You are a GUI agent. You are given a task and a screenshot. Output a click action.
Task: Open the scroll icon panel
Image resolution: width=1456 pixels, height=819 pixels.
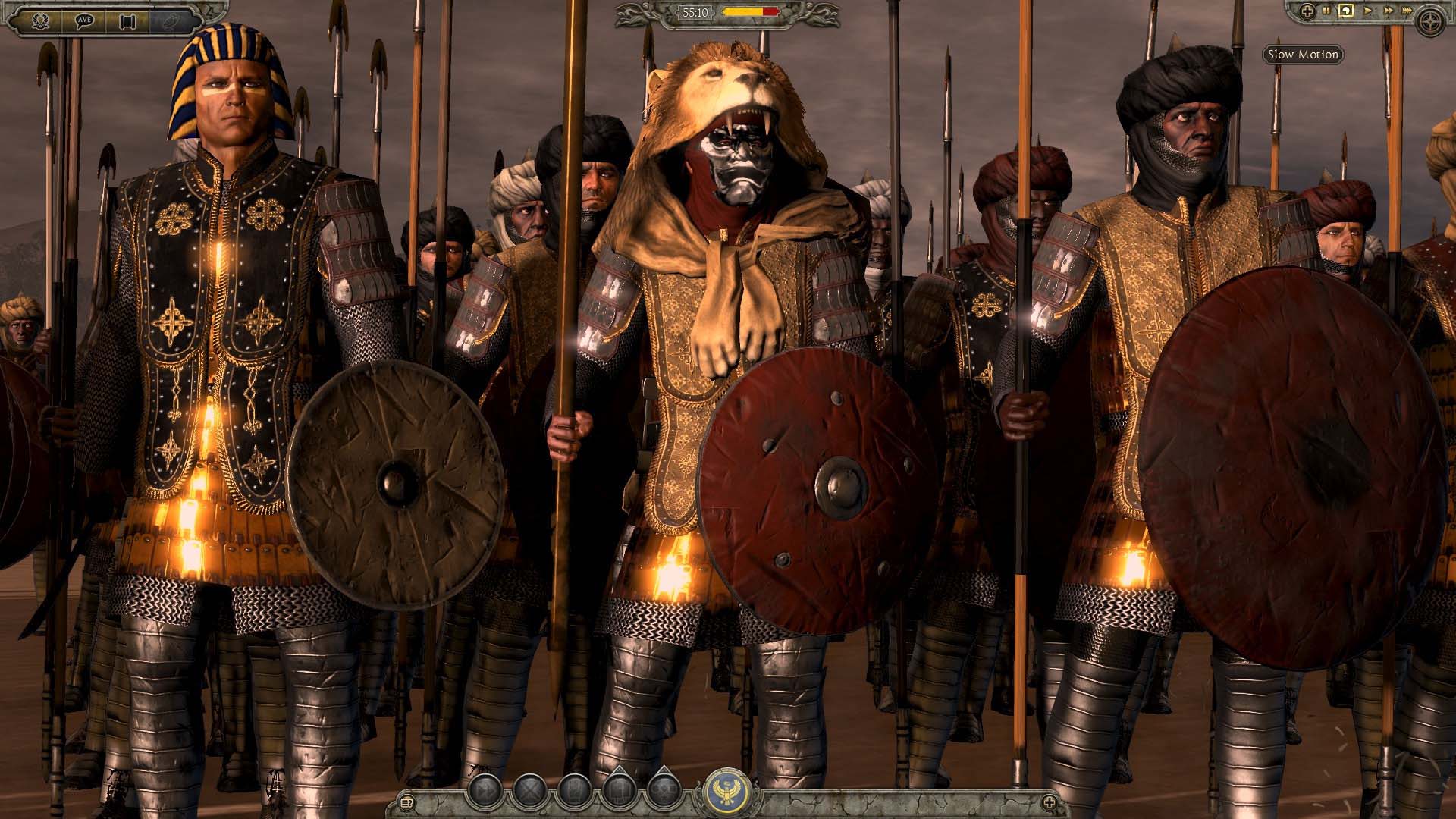pos(127,21)
